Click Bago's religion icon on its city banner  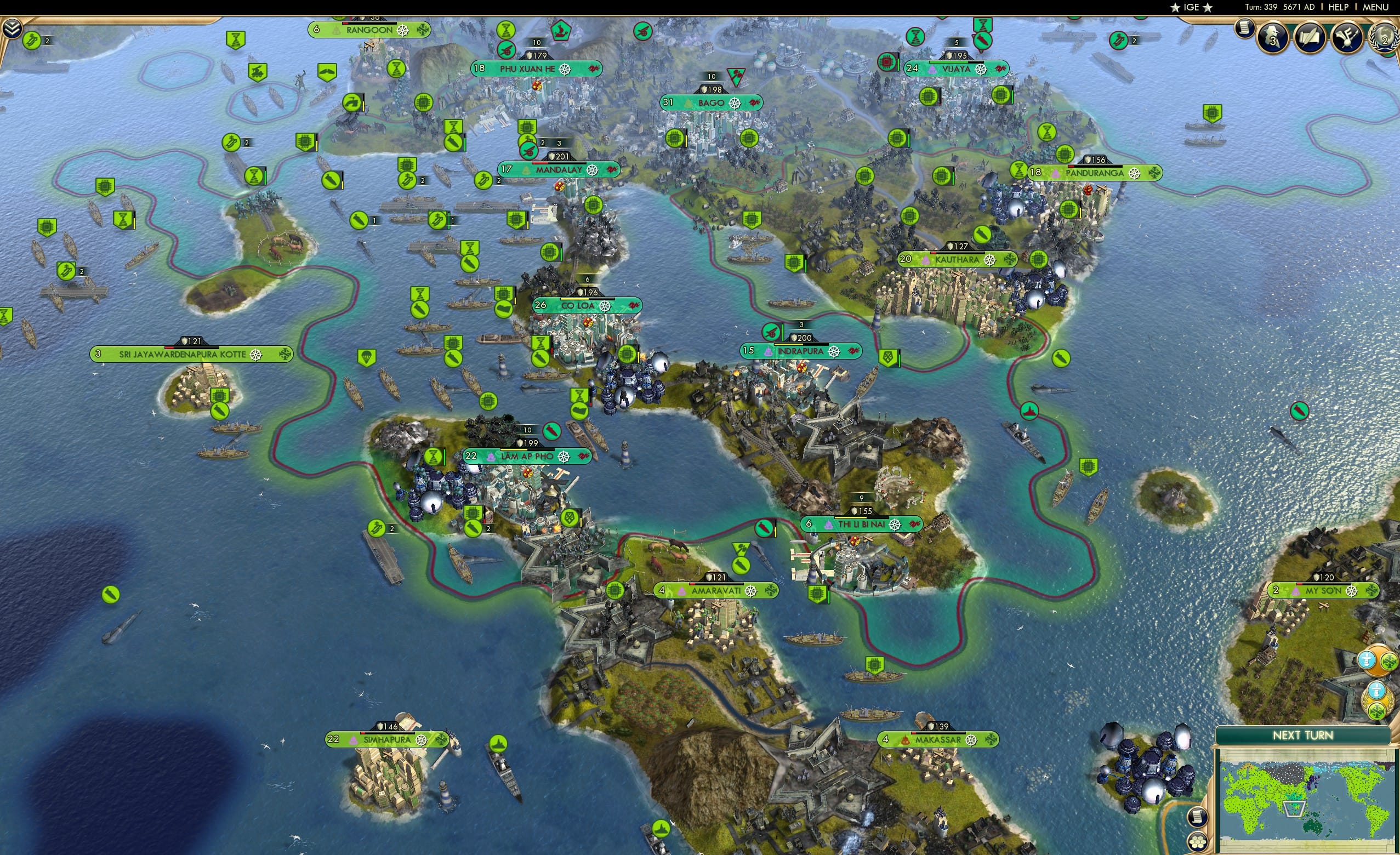coord(687,103)
